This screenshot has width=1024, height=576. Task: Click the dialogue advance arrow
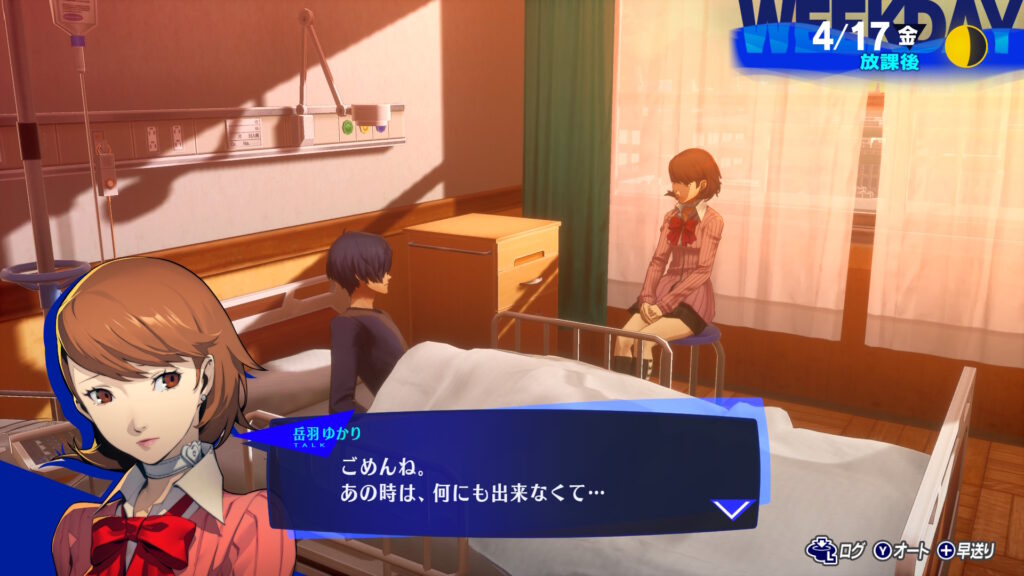pos(732,509)
